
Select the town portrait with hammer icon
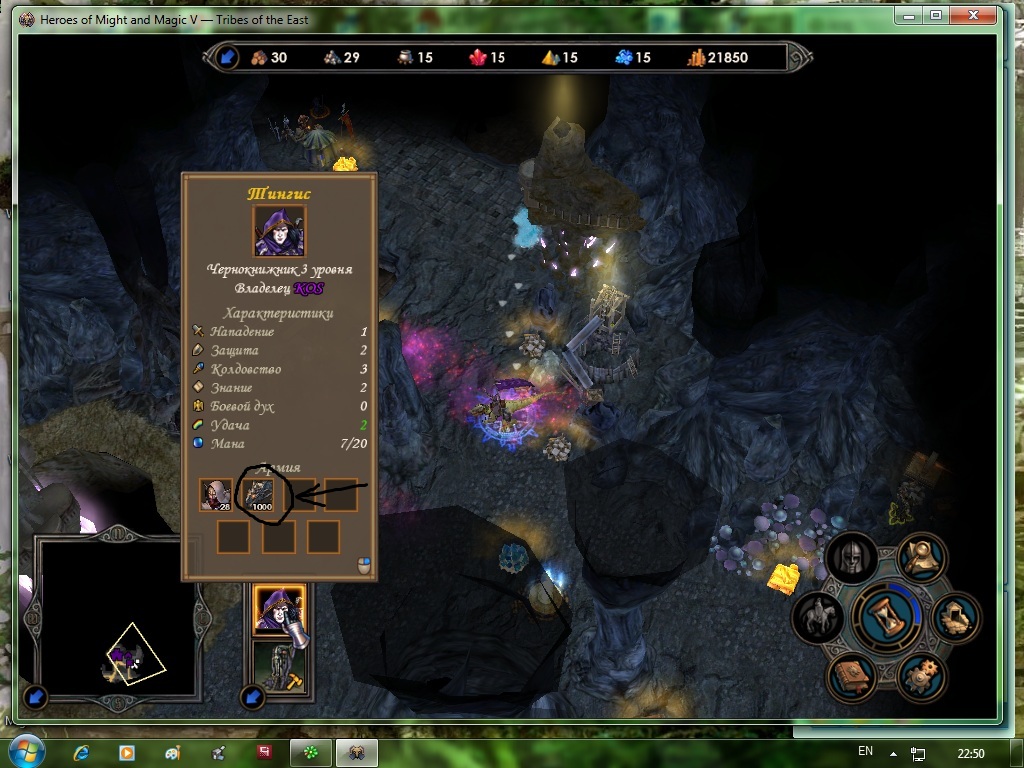(279, 668)
